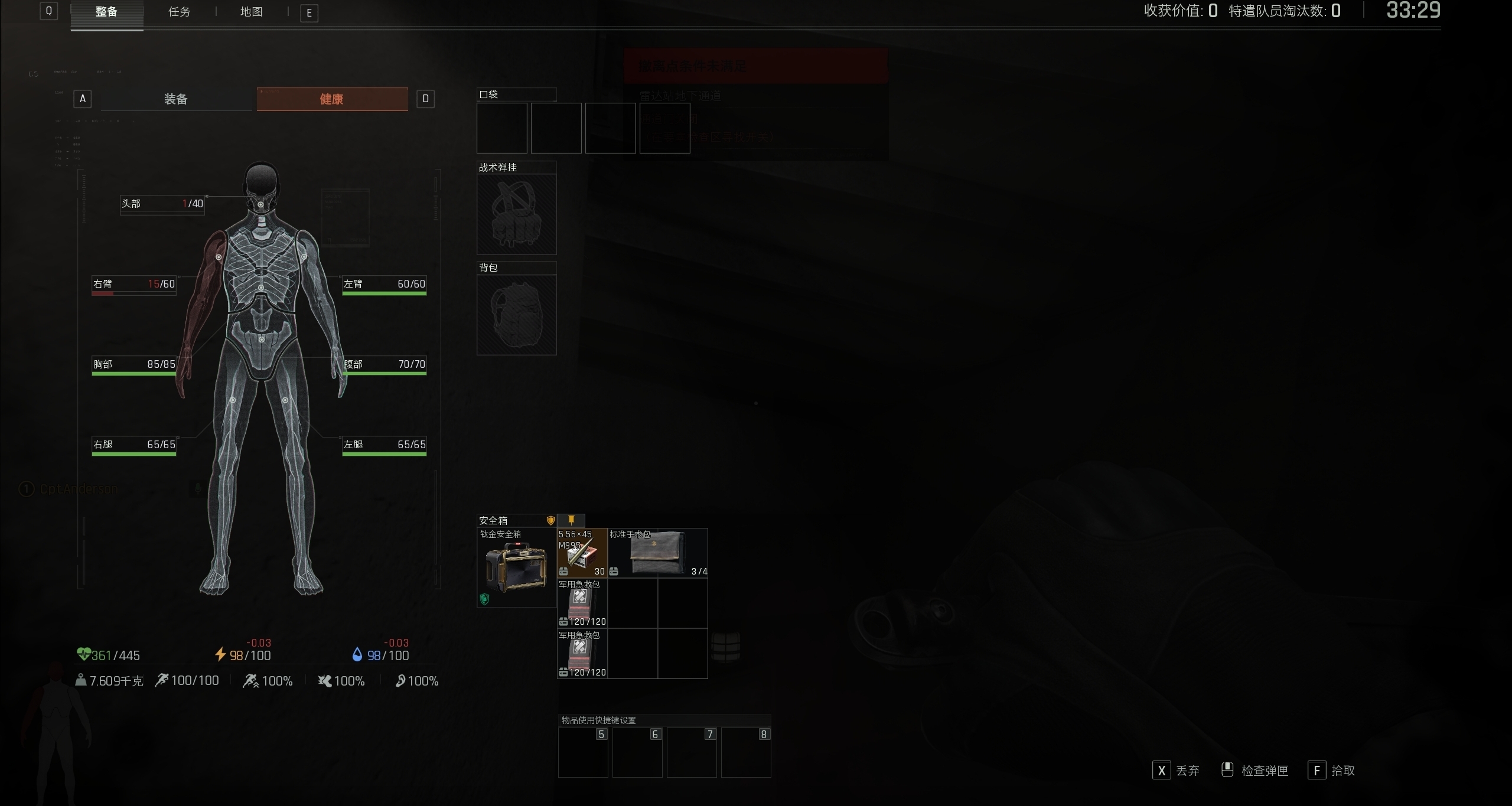Switch to the 装备 sub-tab
Screen dimensions: 1512x806
click(176, 99)
